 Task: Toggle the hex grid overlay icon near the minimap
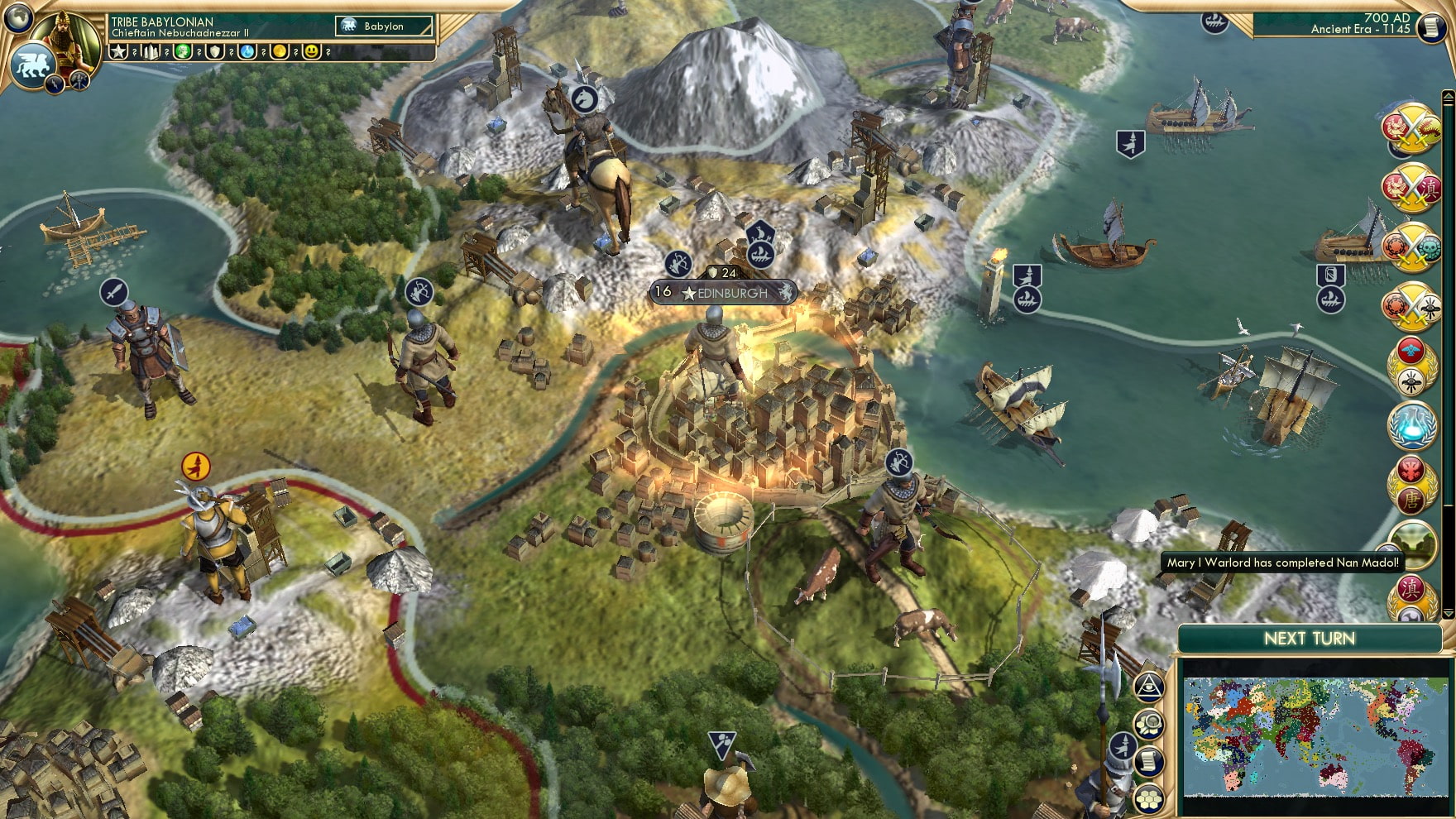click(1150, 800)
